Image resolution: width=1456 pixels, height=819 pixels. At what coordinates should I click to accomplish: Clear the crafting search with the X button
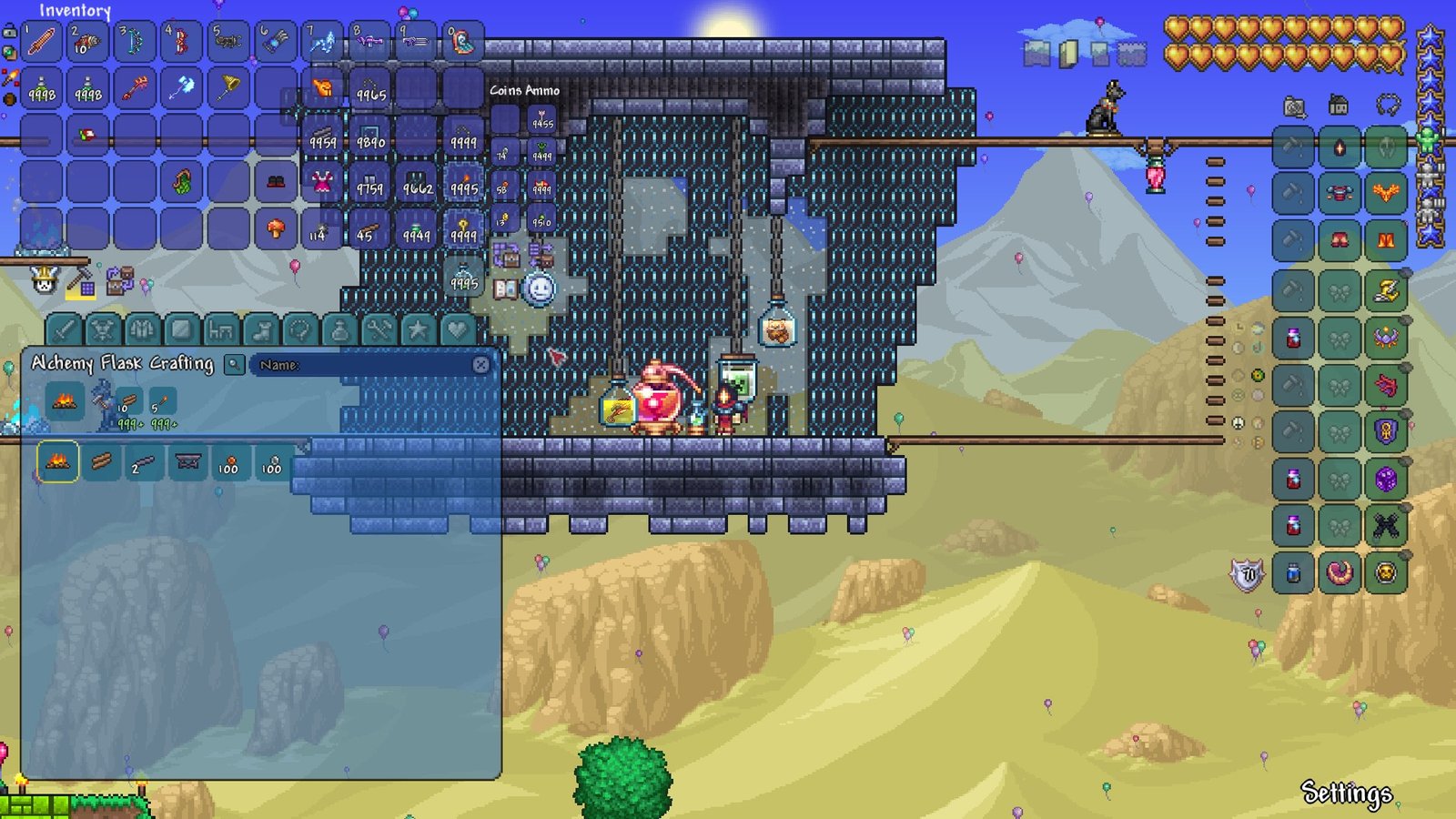(x=480, y=362)
